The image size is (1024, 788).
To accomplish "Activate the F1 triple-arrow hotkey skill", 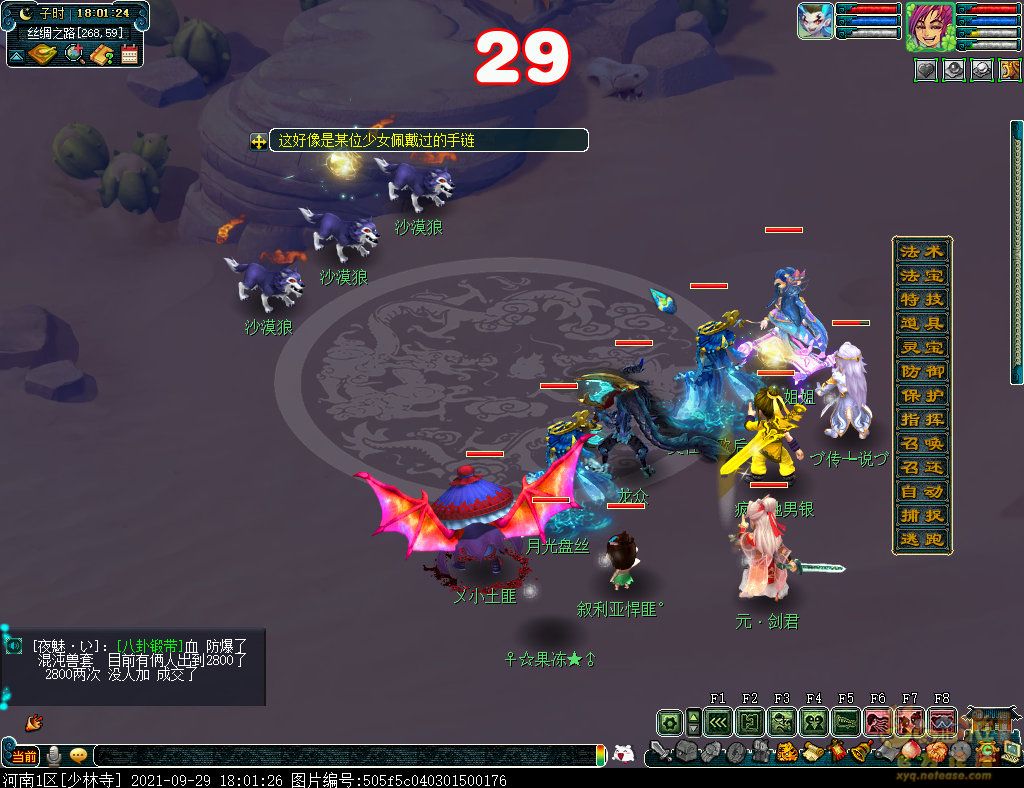I will (x=718, y=721).
